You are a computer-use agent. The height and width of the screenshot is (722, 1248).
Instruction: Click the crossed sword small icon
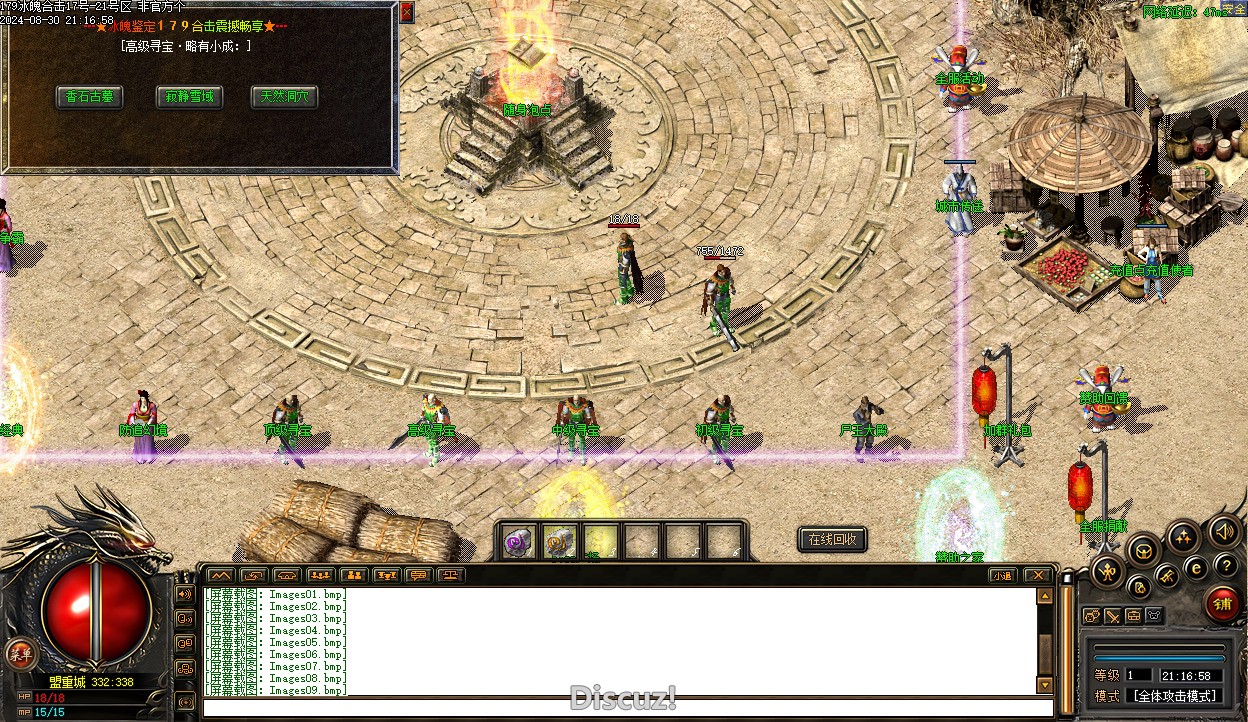pyautogui.click(x=1112, y=616)
